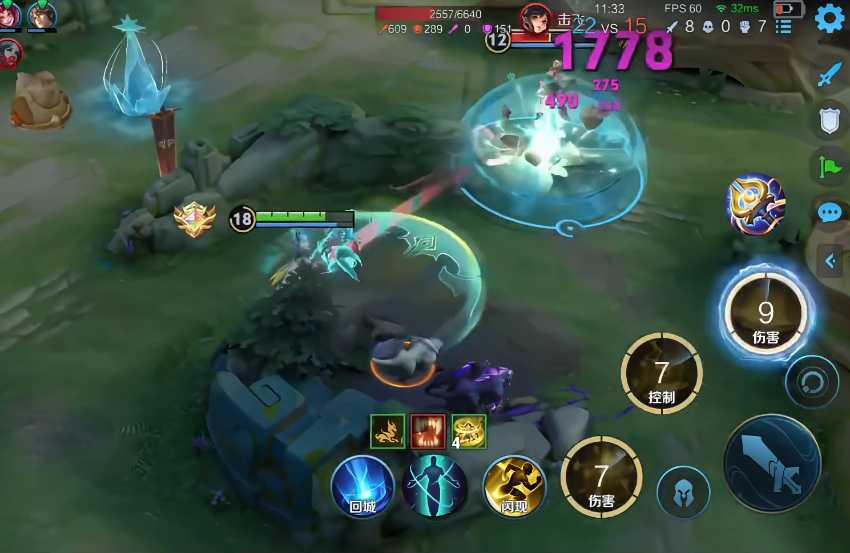Tap the green flag gather signal icon
This screenshot has height=553, width=850.
coord(830,166)
